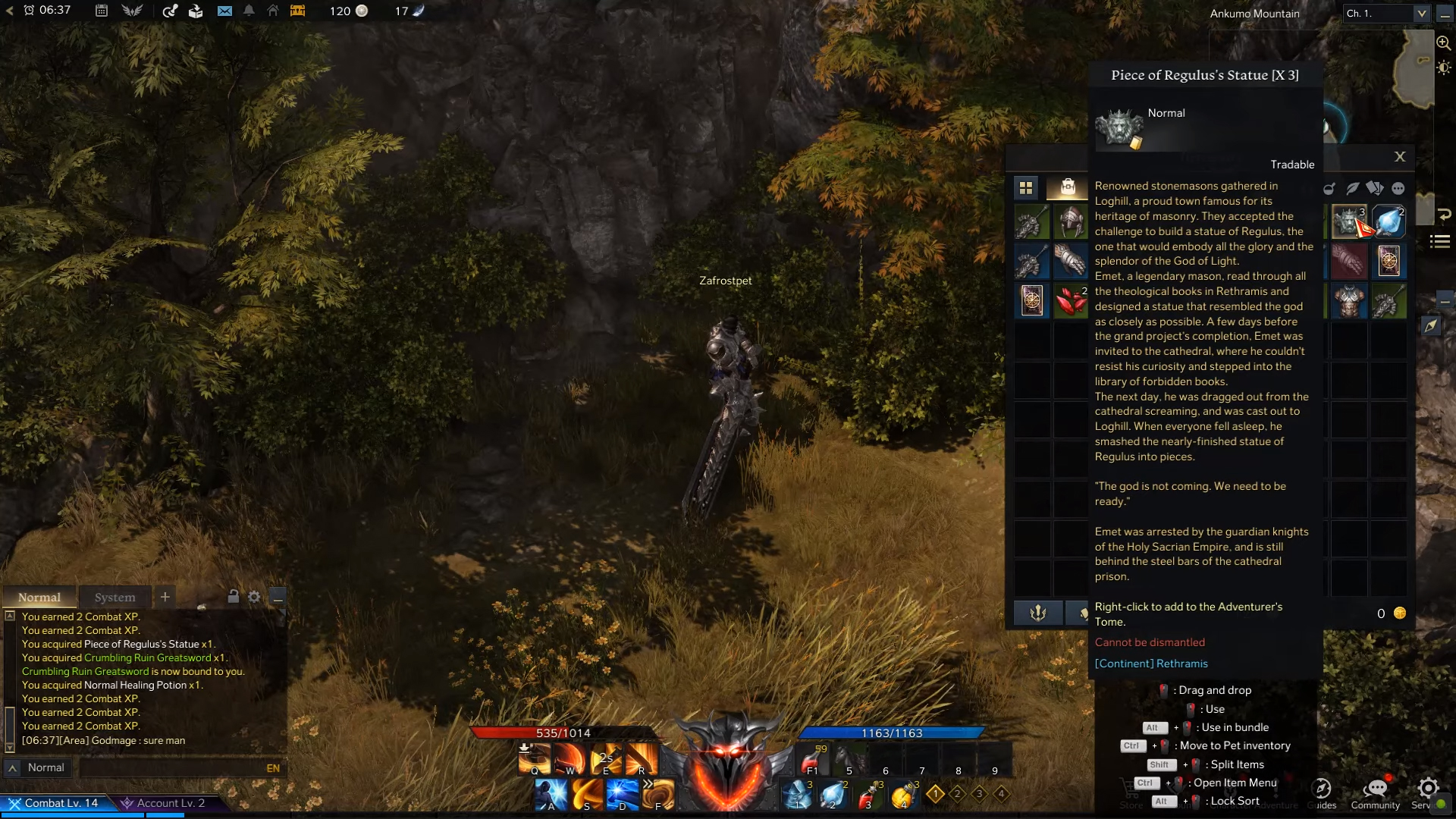Open the blue mail envelope icon
Screen dimensions: 1456x819
pos(224,11)
